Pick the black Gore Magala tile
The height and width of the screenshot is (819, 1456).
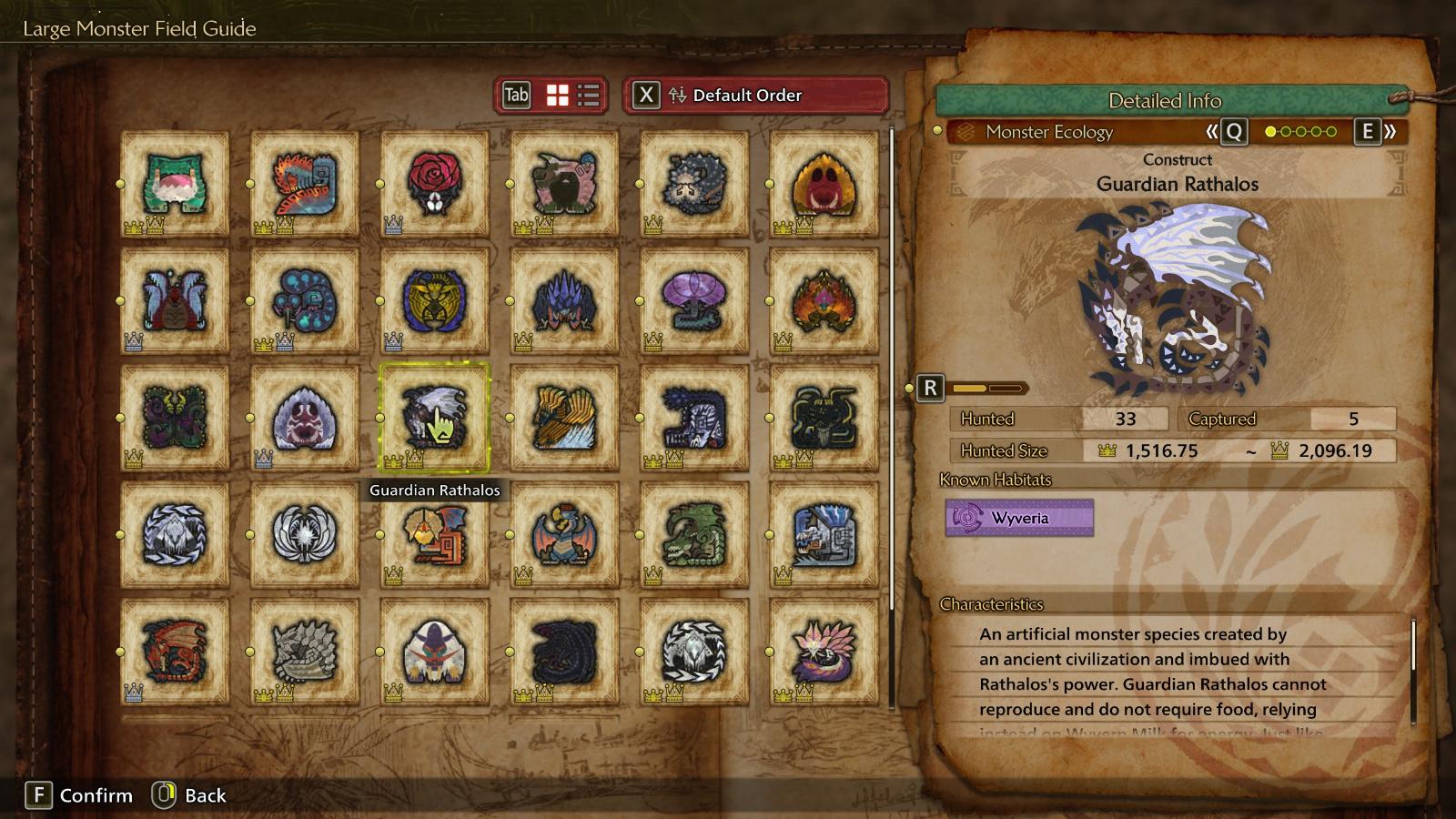pyautogui.click(x=564, y=651)
